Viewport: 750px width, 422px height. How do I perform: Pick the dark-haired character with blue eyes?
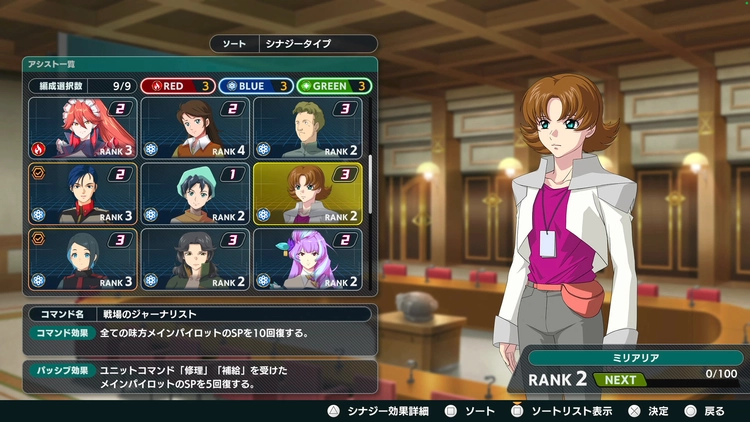pos(84,259)
